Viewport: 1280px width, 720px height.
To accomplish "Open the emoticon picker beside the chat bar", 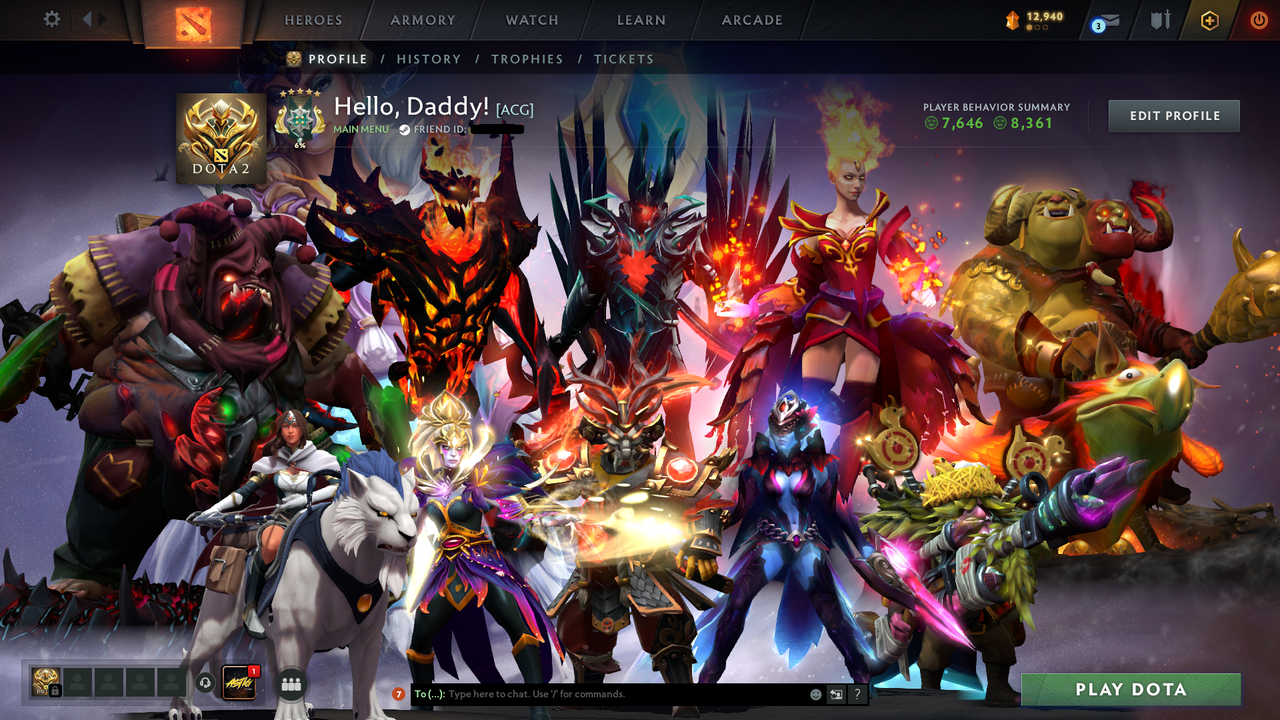I will [816, 694].
